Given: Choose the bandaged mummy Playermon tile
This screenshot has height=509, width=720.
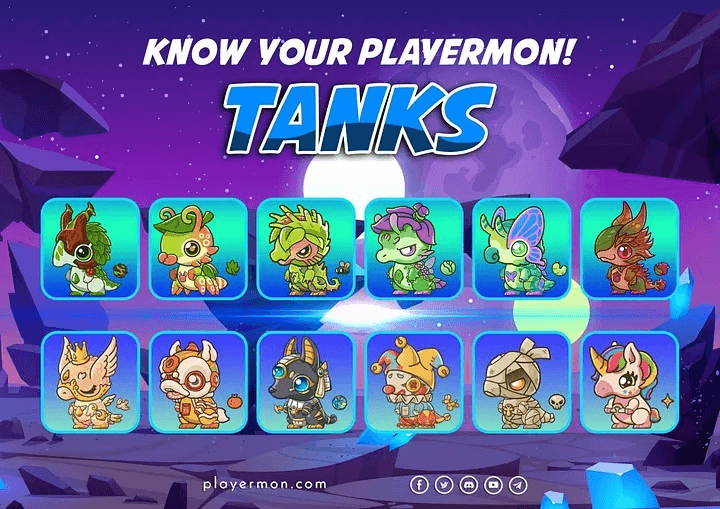Looking at the screenshot, I should pos(521,381).
